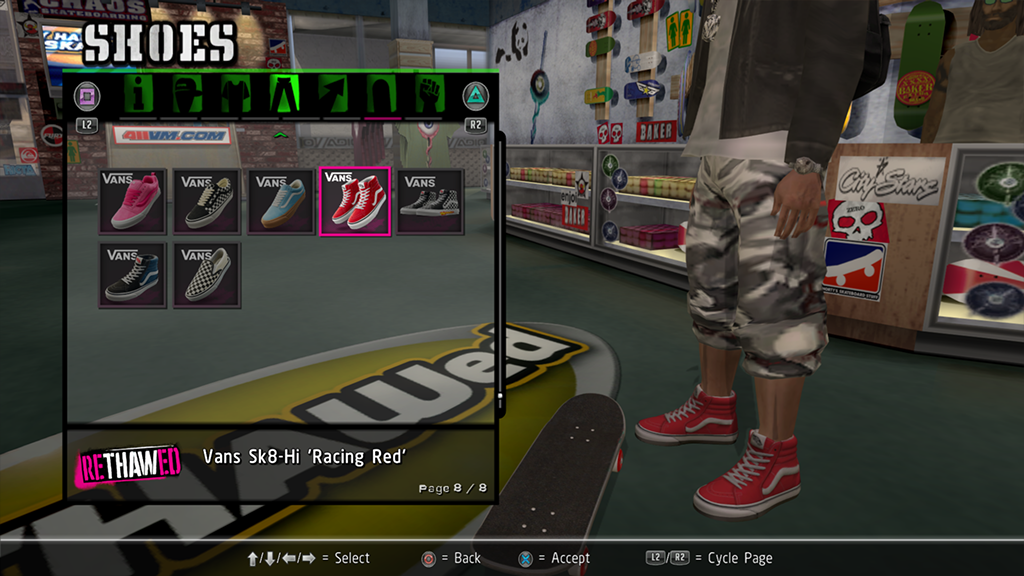This screenshot has width=1024, height=576.
Task: Choose the black checkered lace-up Vans
Action: [x=207, y=202]
